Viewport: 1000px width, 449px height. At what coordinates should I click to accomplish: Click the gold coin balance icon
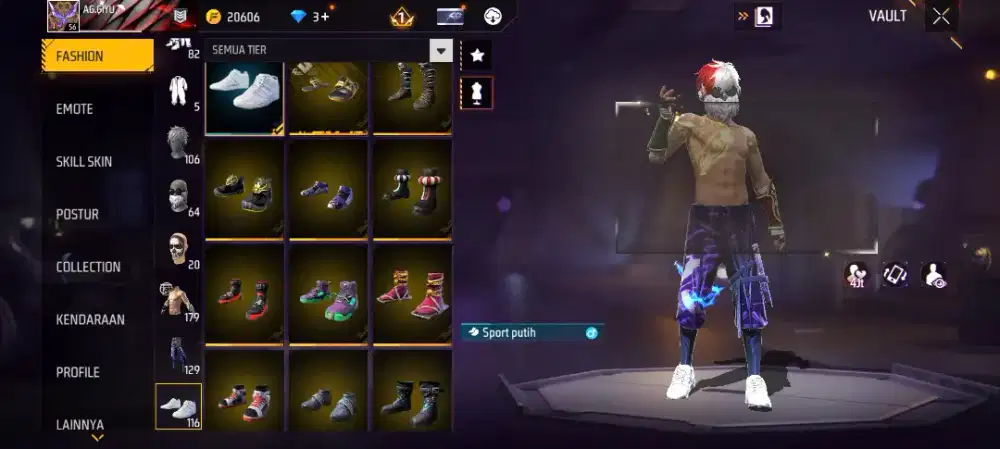click(213, 17)
